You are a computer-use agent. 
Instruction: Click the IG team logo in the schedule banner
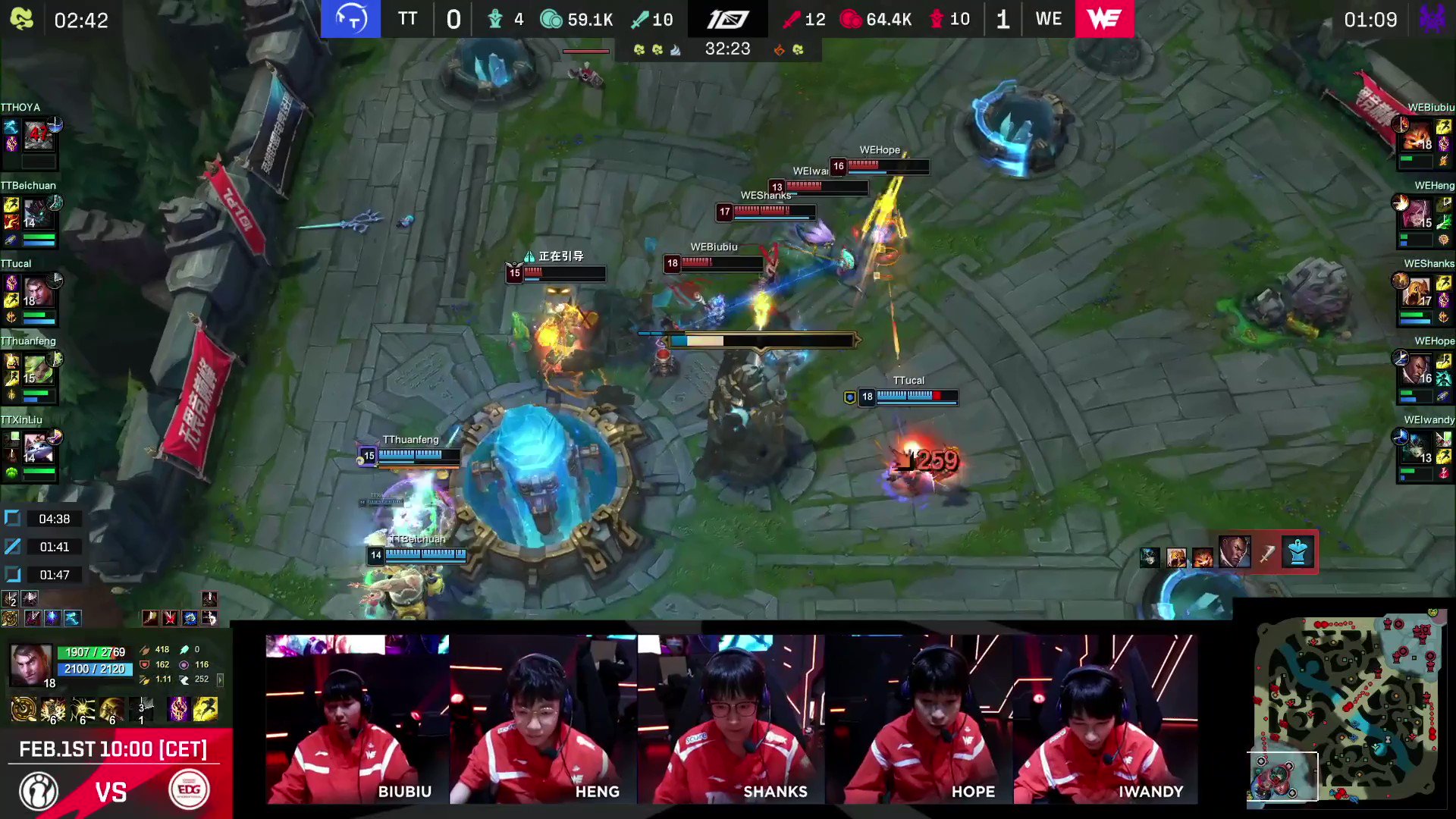[x=38, y=791]
